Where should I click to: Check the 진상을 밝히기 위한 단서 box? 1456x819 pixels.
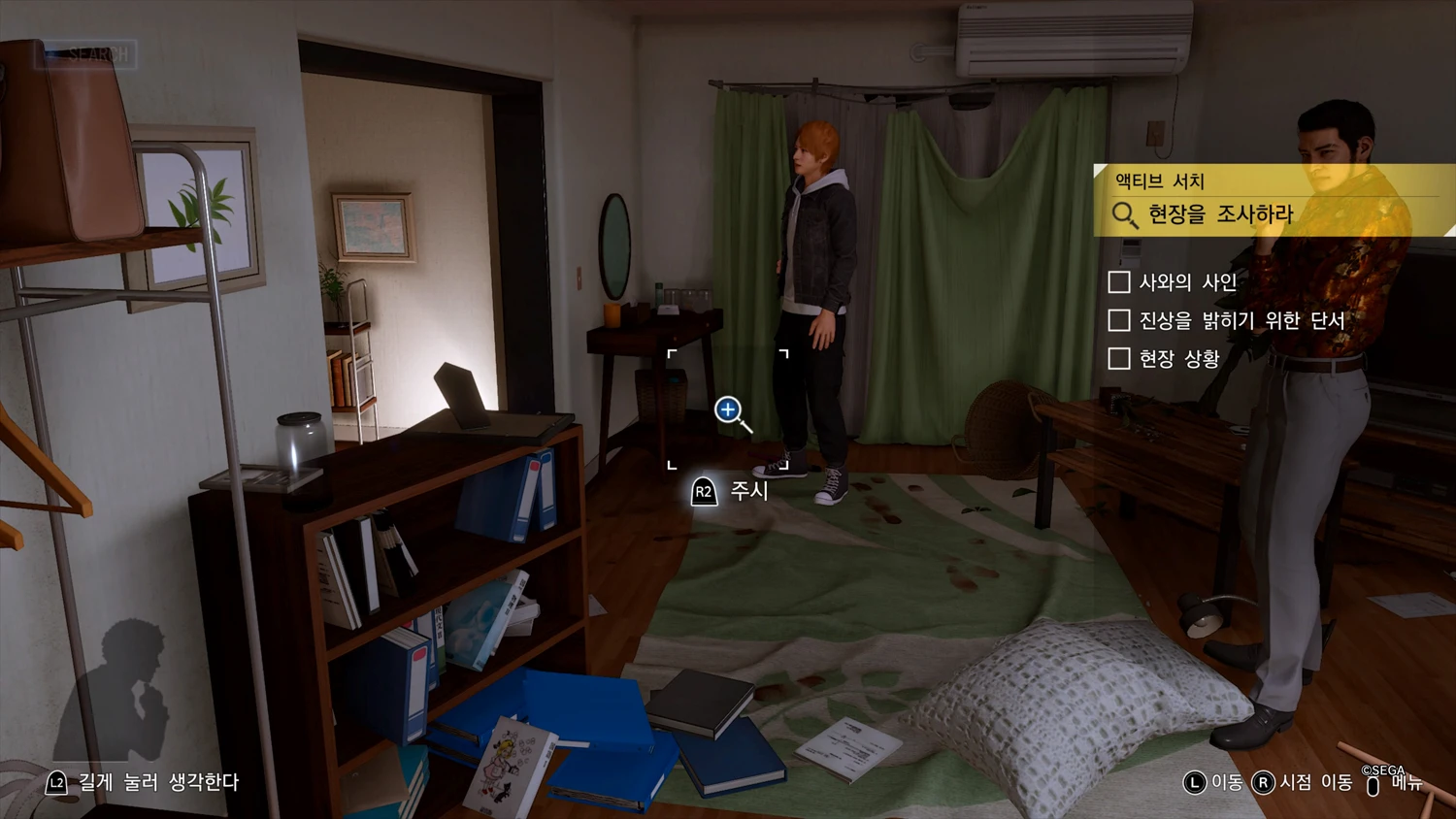(x=1119, y=320)
